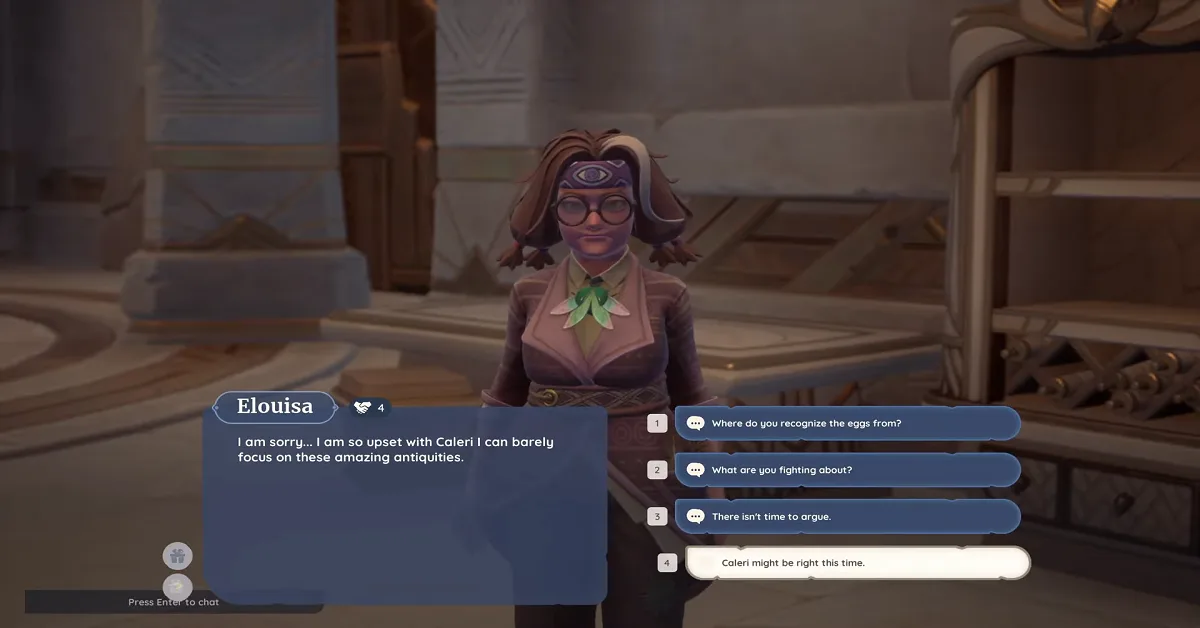1200x628 pixels.
Task: Click the gift icon button
Action: pos(178,556)
